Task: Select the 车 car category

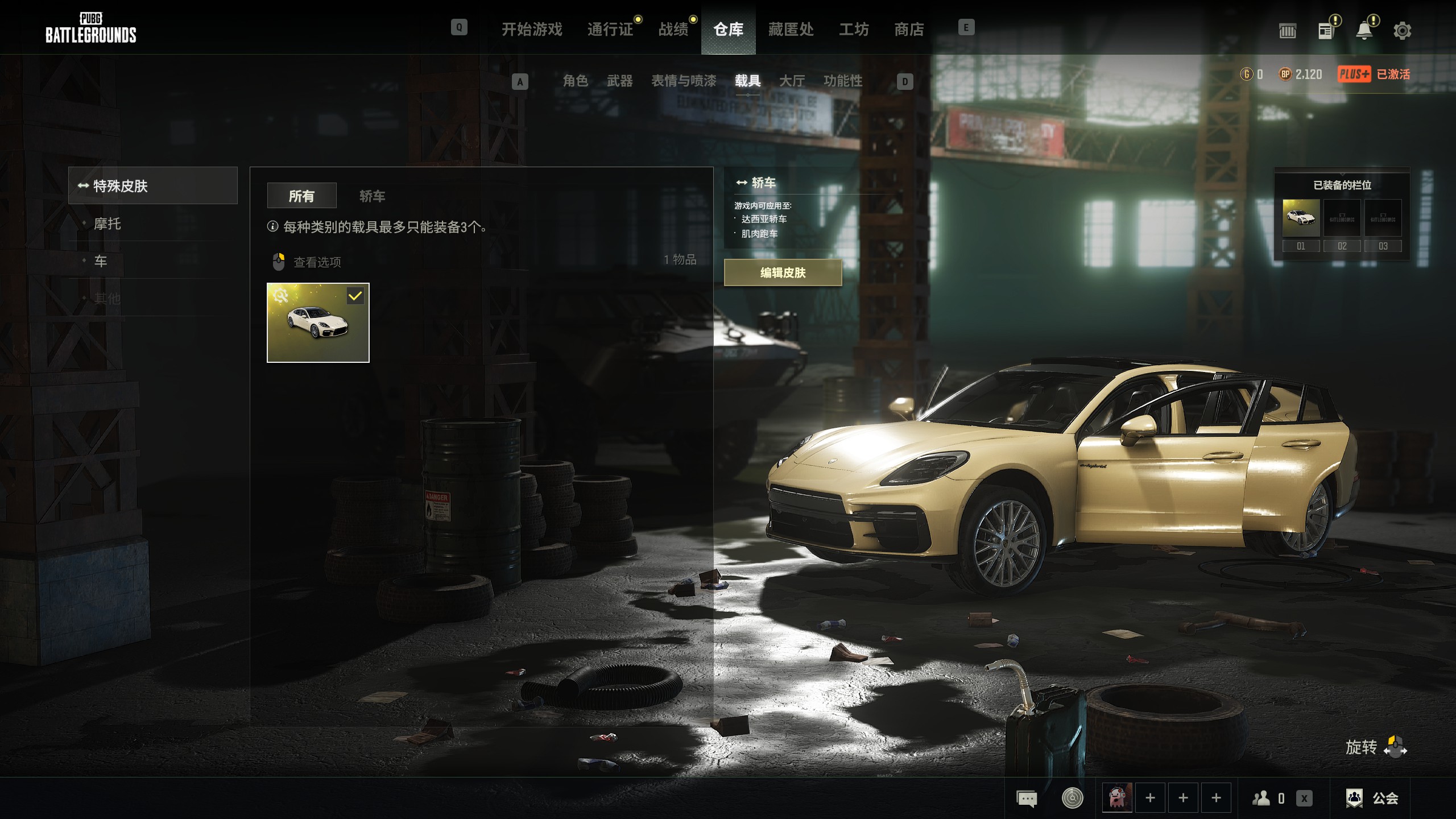Action: [x=101, y=261]
